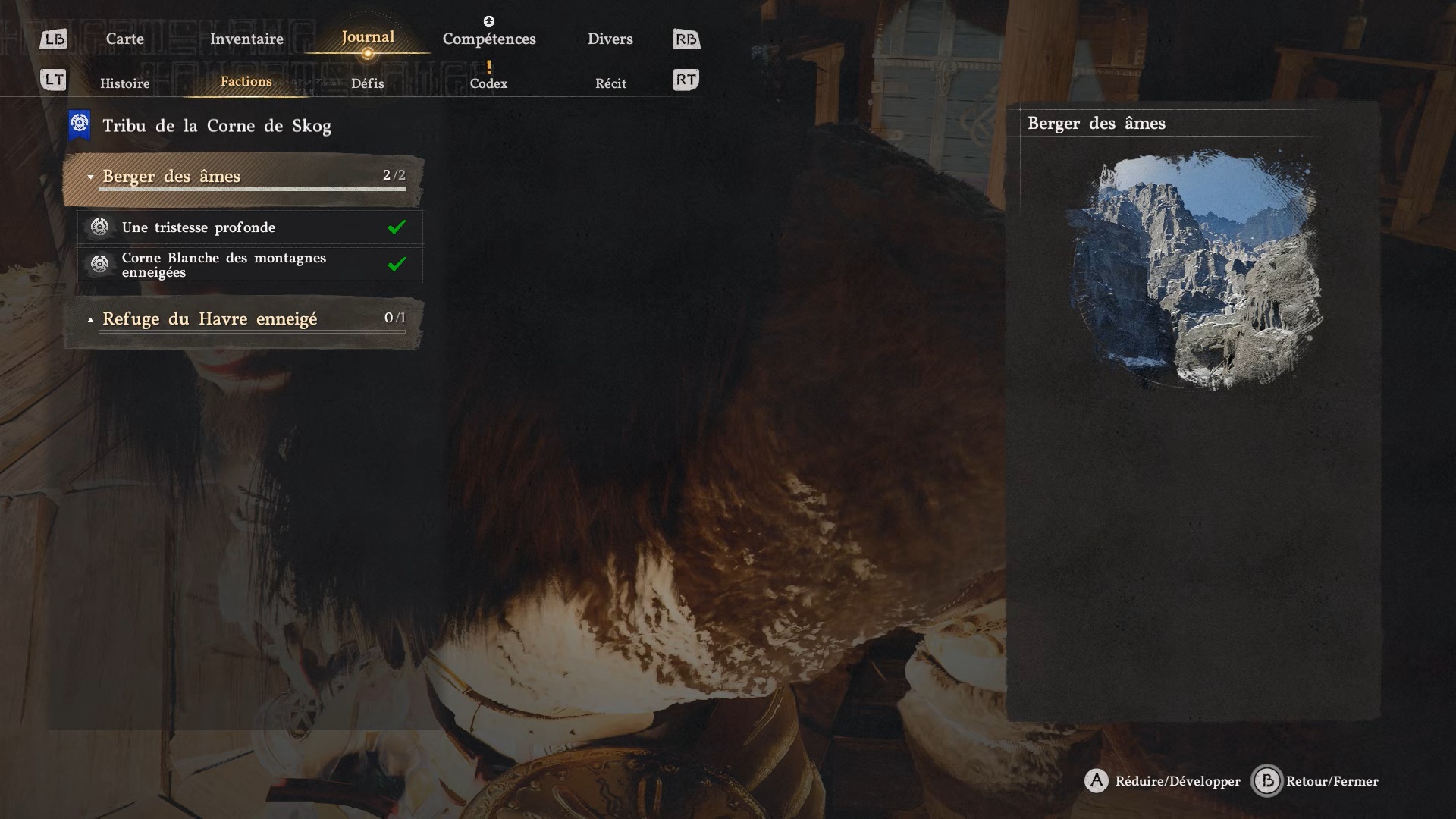Switch to the Inventaire tab
1456x819 pixels.
(x=246, y=39)
